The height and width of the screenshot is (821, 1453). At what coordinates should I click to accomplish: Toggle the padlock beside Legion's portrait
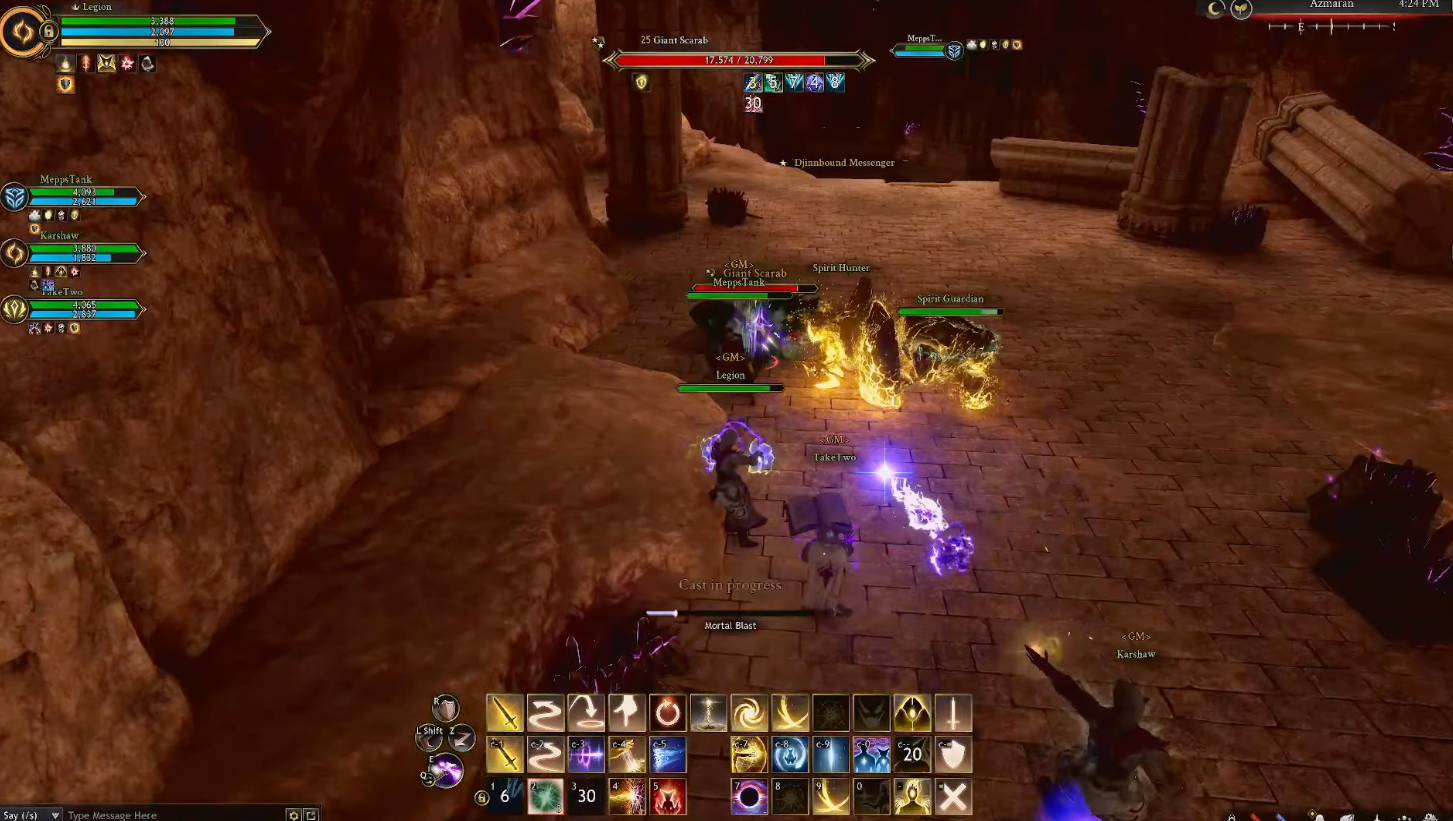click(47, 32)
